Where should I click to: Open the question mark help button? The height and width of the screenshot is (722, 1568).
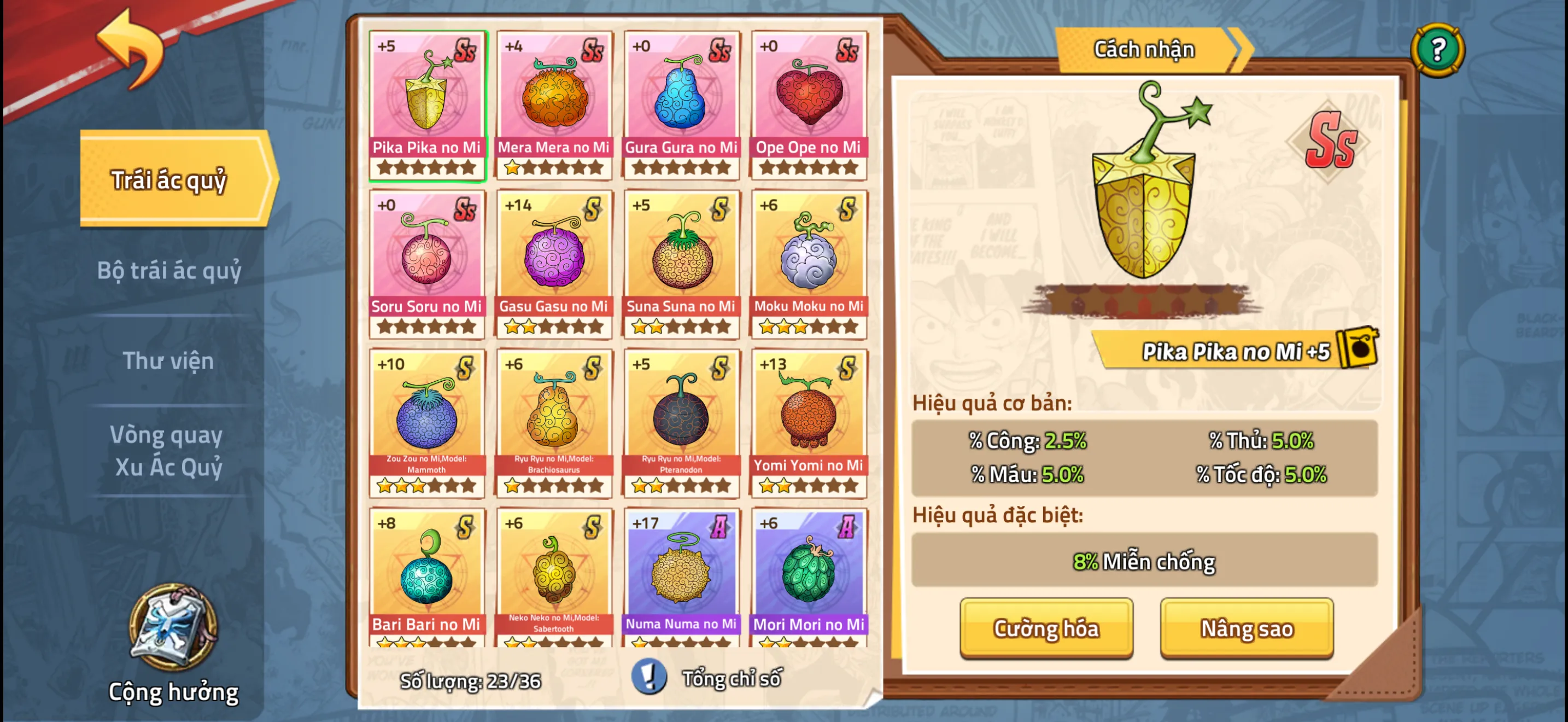[x=1437, y=49]
